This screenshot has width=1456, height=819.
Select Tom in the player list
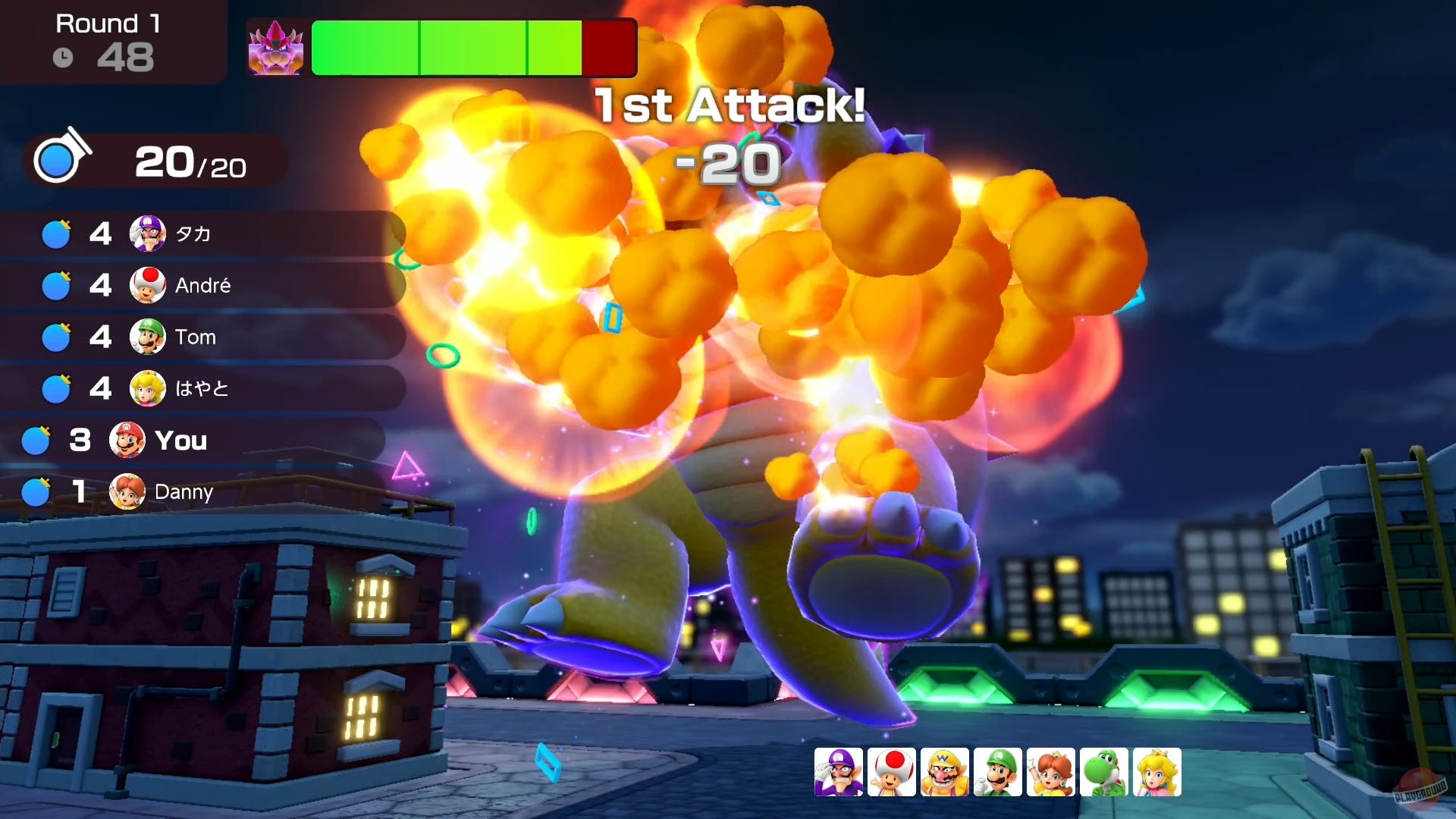click(196, 337)
